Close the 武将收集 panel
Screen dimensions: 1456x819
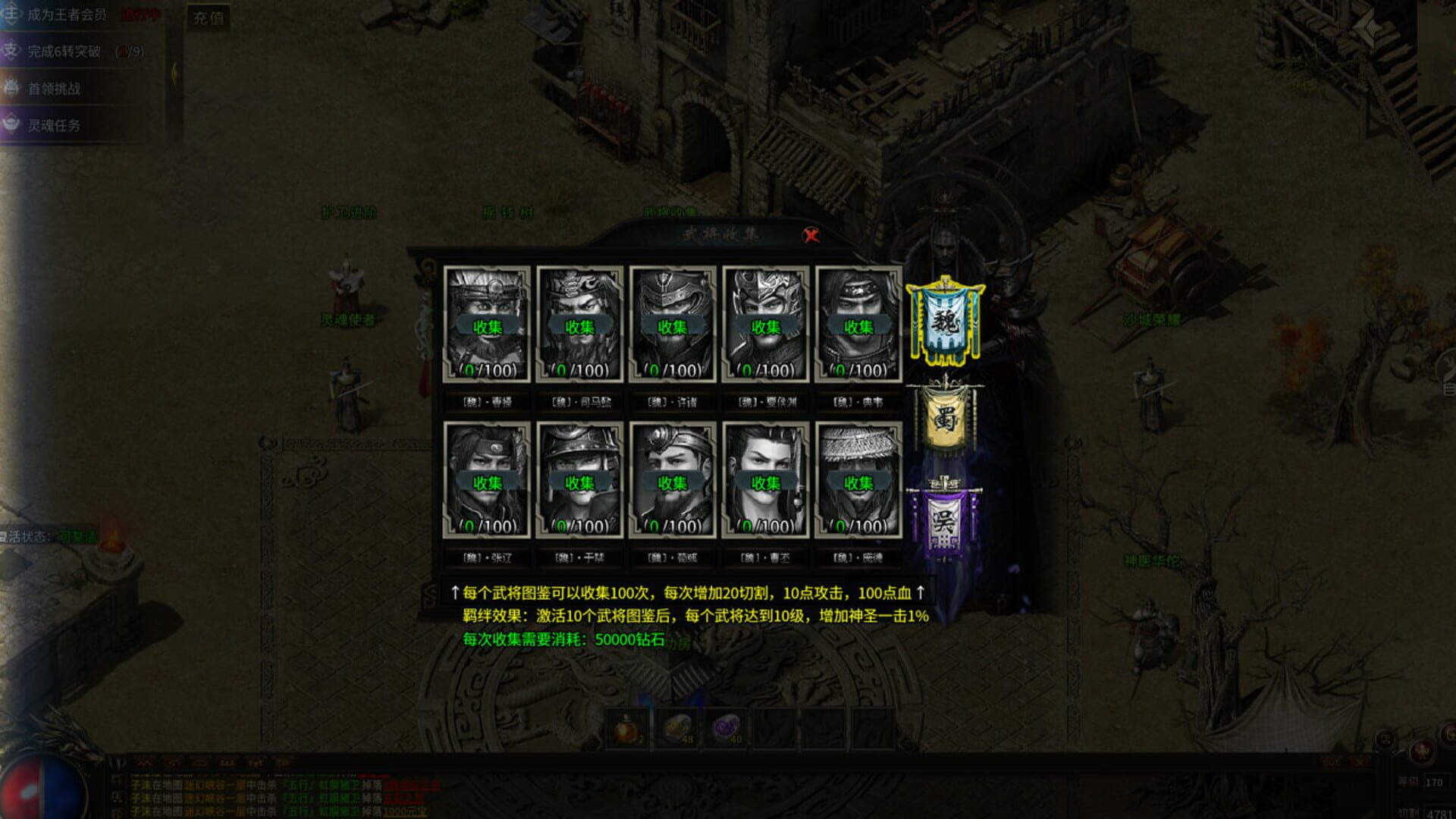click(811, 235)
